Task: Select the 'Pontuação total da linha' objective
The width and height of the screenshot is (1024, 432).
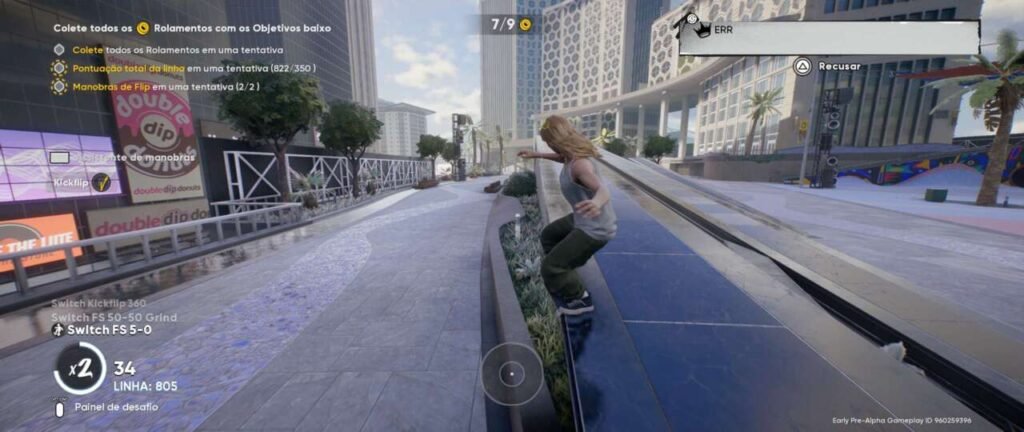Action: pos(187,68)
